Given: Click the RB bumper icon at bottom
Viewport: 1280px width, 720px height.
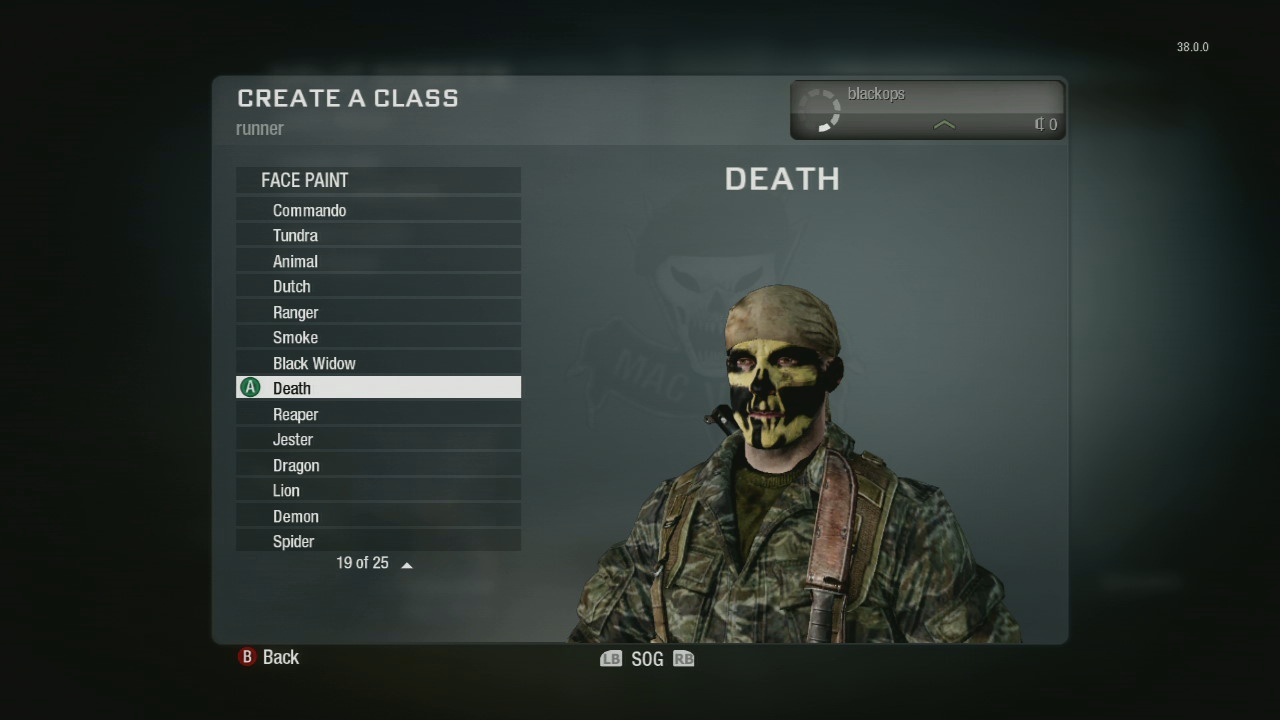Looking at the screenshot, I should (x=683, y=658).
